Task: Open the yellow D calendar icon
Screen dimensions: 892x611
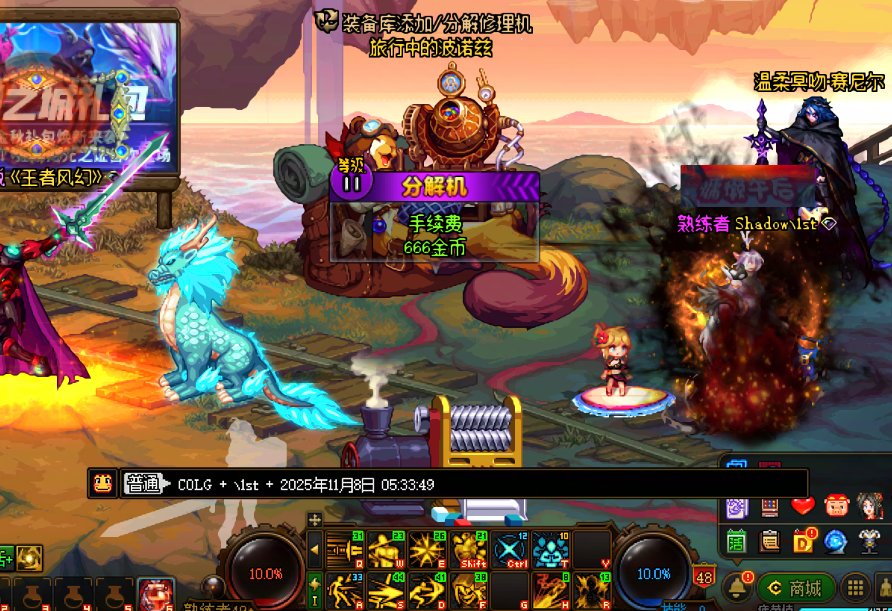Action: coord(803,541)
